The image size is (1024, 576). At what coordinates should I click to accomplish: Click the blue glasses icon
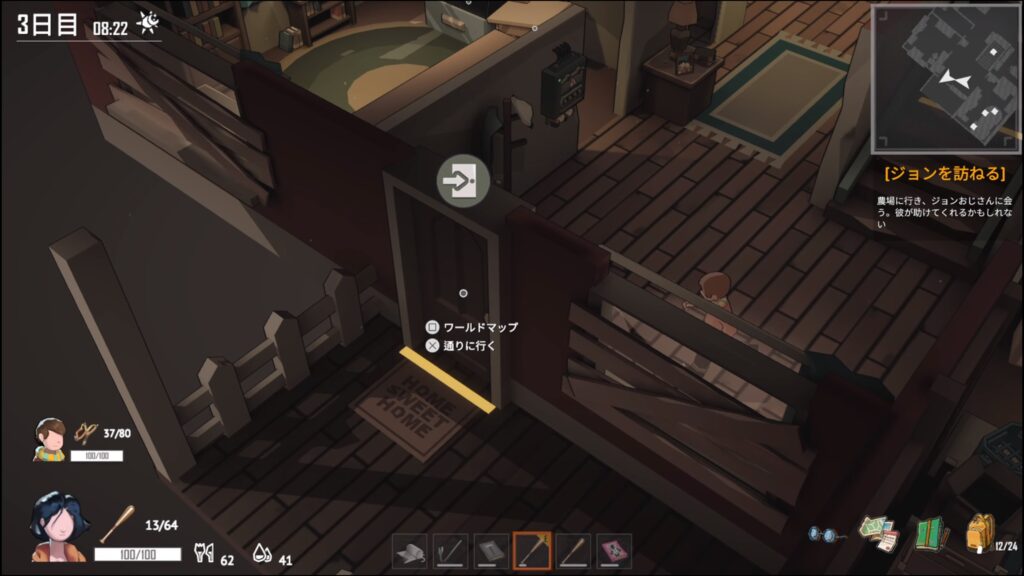click(x=826, y=535)
